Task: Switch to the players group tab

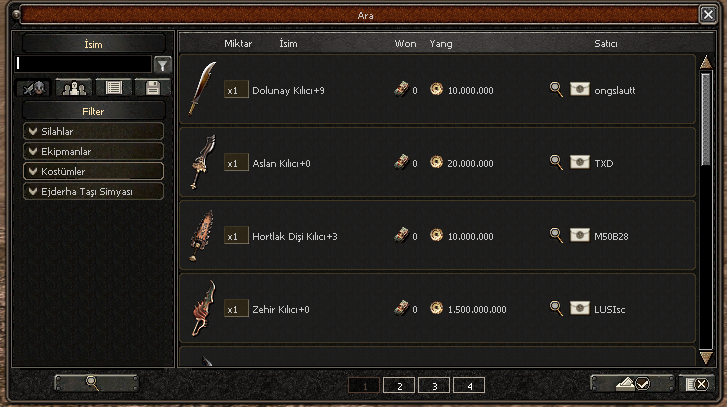Action: click(73, 87)
